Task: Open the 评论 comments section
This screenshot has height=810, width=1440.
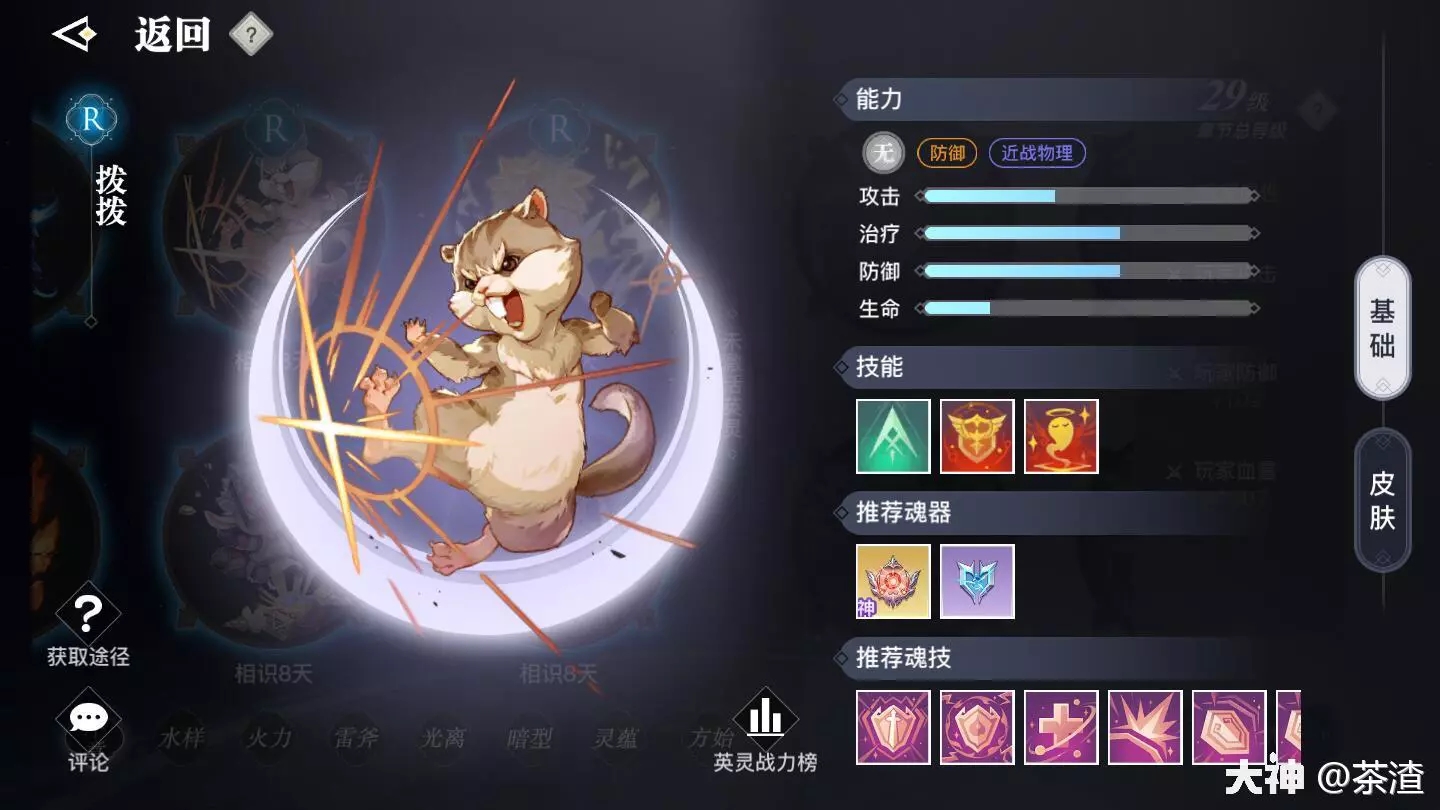Action: click(88, 734)
